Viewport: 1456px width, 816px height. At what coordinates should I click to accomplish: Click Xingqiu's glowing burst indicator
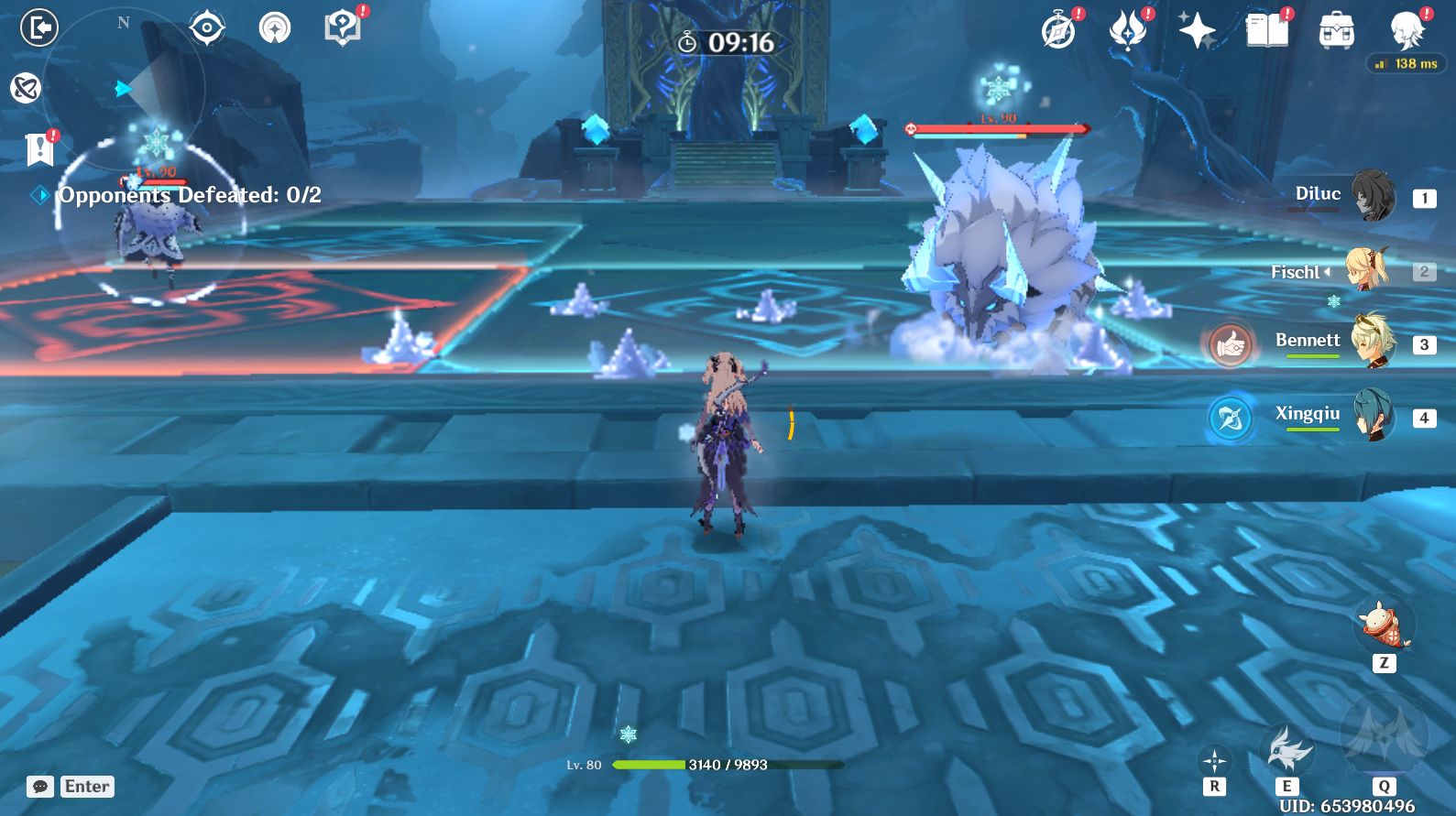(x=1231, y=419)
